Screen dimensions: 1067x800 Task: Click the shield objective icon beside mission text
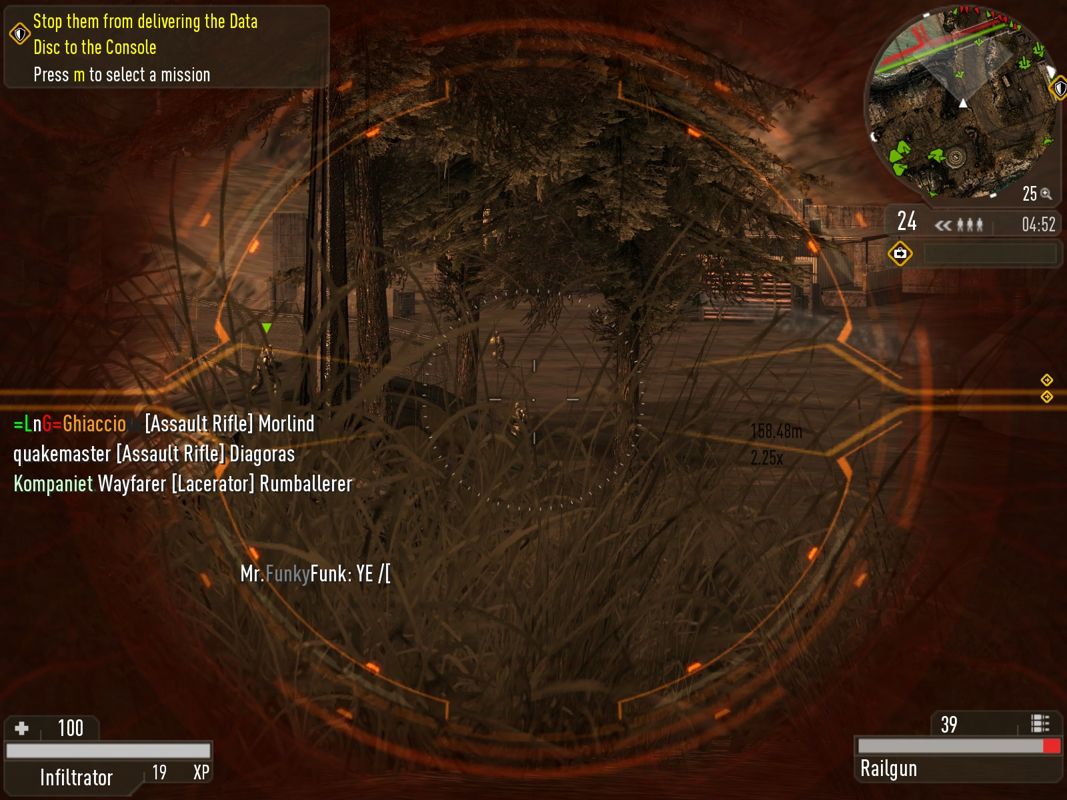pyautogui.click(x=19, y=34)
